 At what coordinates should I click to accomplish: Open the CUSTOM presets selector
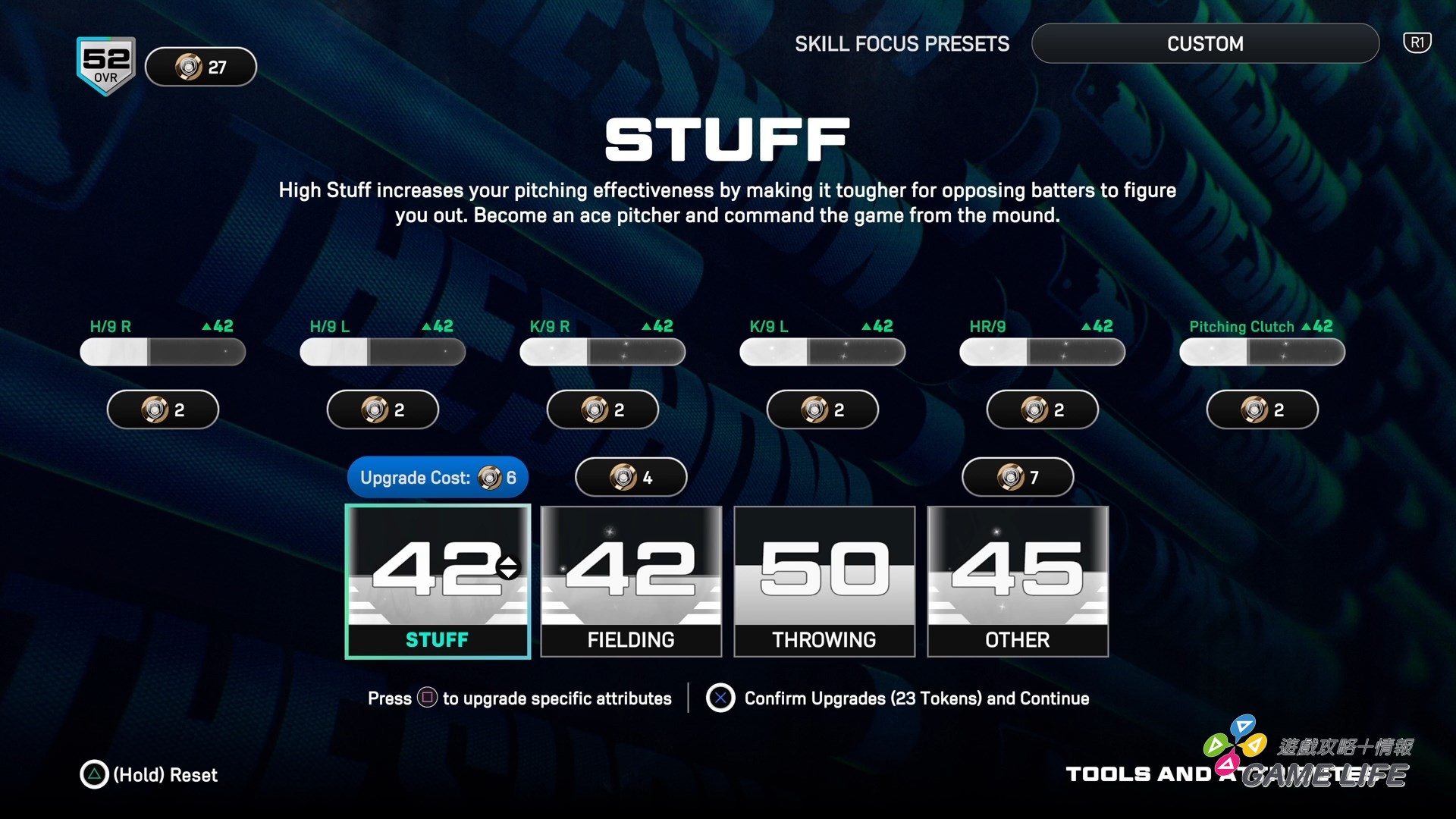pyautogui.click(x=1204, y=43)
